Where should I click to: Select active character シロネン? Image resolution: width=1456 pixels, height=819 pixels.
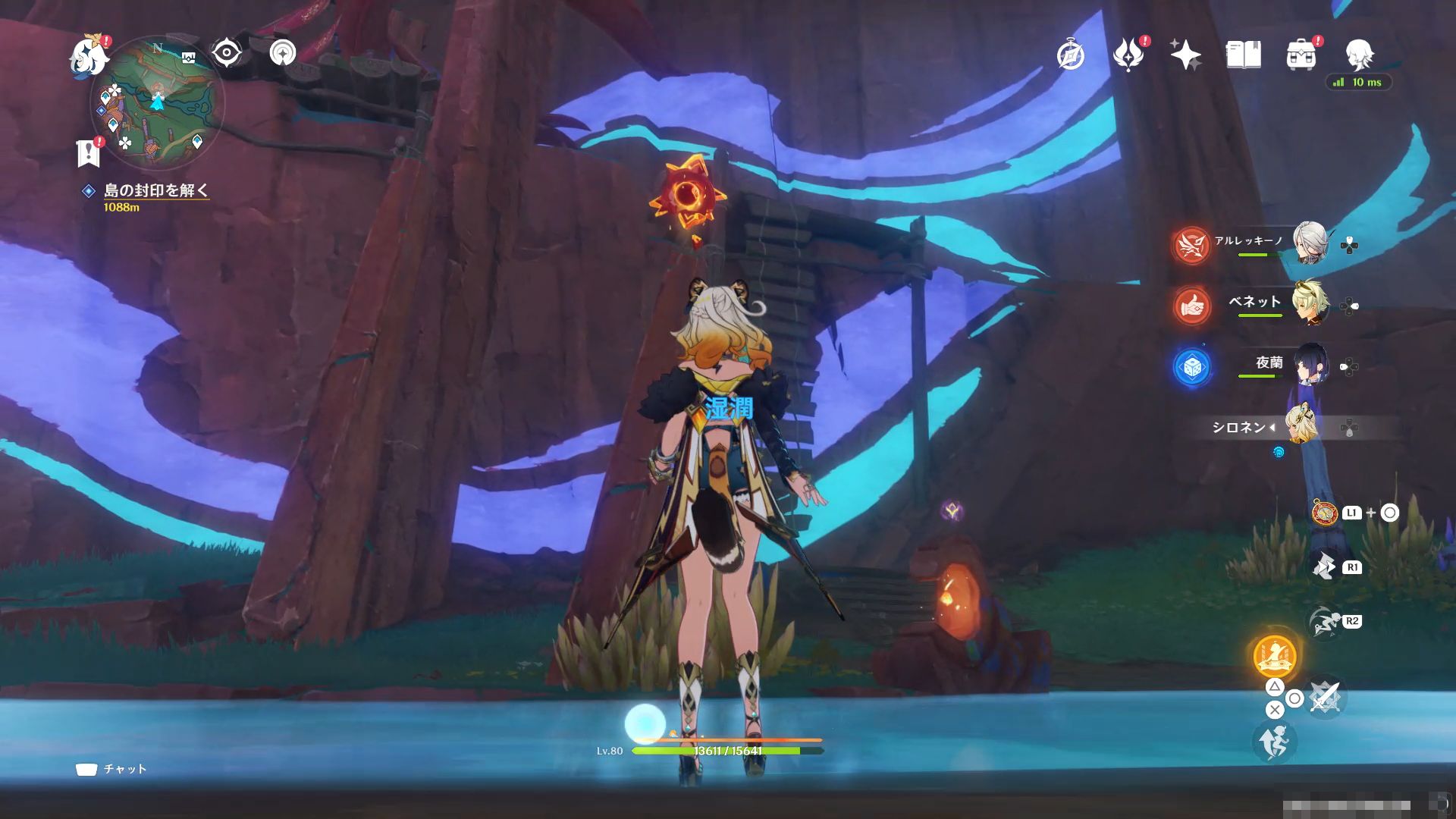(x=1301, y=427)
